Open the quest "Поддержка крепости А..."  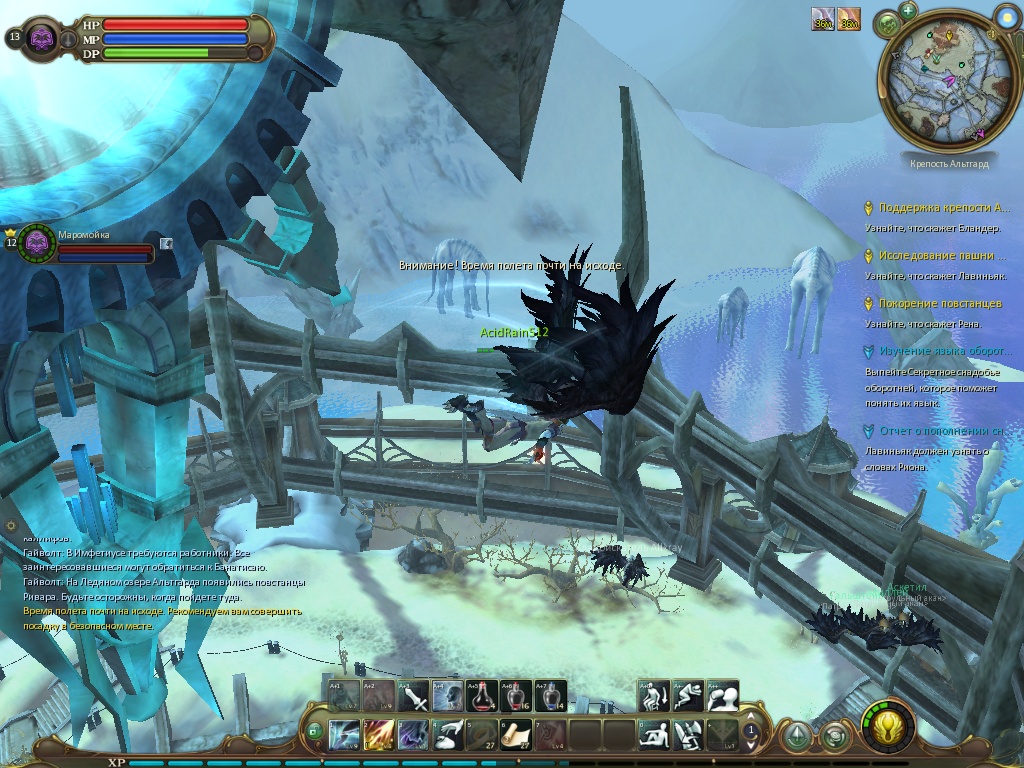[944, 208]
